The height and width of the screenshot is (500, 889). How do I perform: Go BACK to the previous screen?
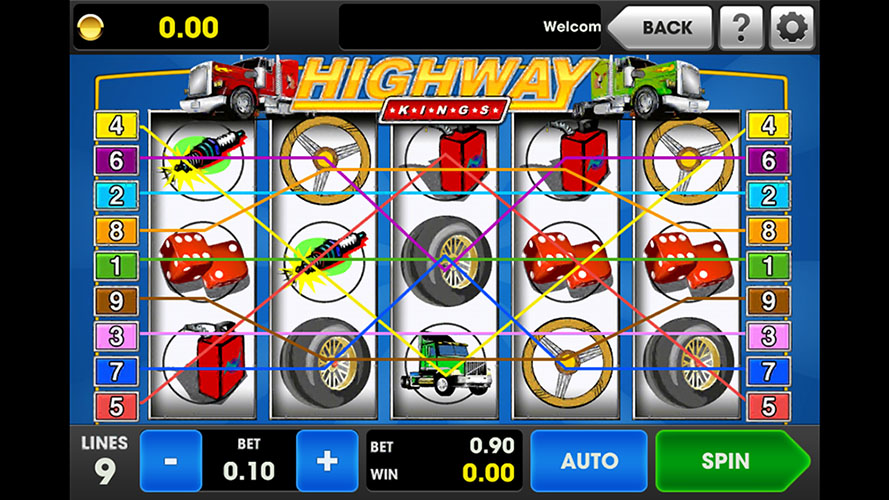coord(663,28)
